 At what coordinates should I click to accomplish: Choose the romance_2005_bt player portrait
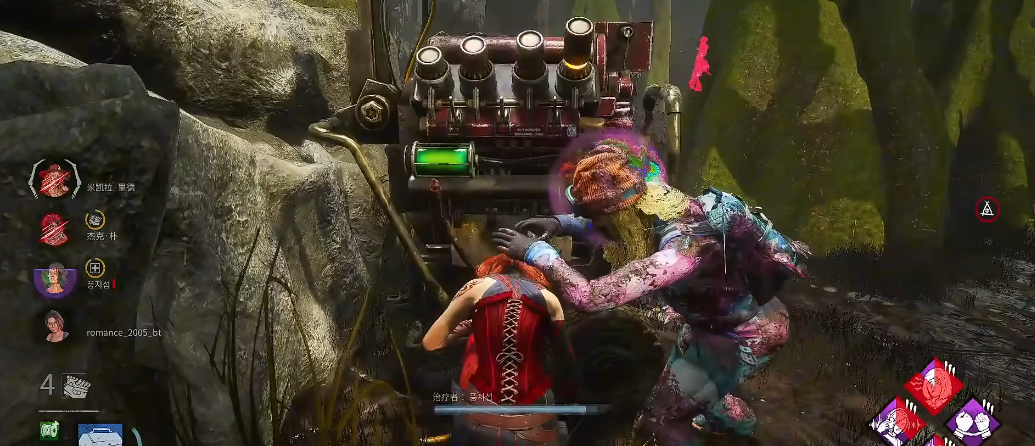point(54,325)
